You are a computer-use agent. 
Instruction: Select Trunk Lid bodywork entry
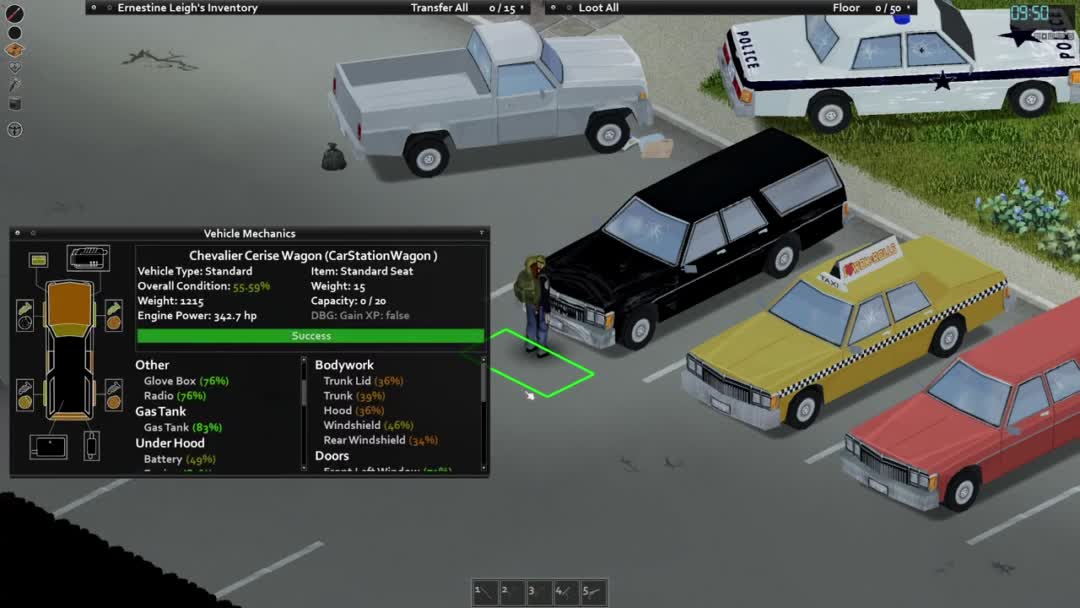coord(347,381)
